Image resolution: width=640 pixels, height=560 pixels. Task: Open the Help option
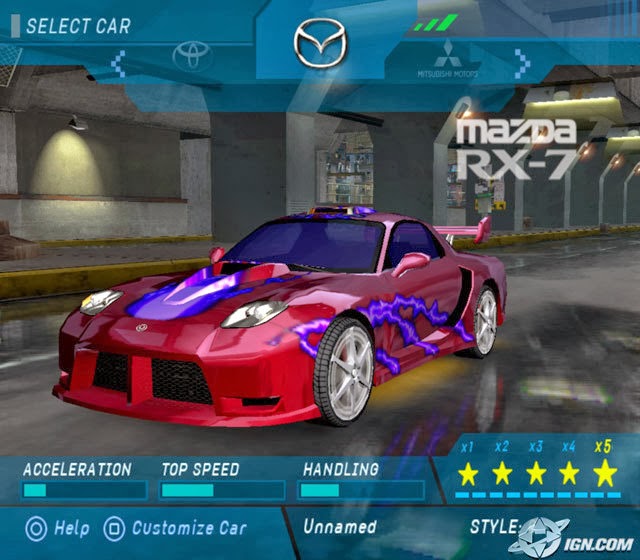pos(56,527)
